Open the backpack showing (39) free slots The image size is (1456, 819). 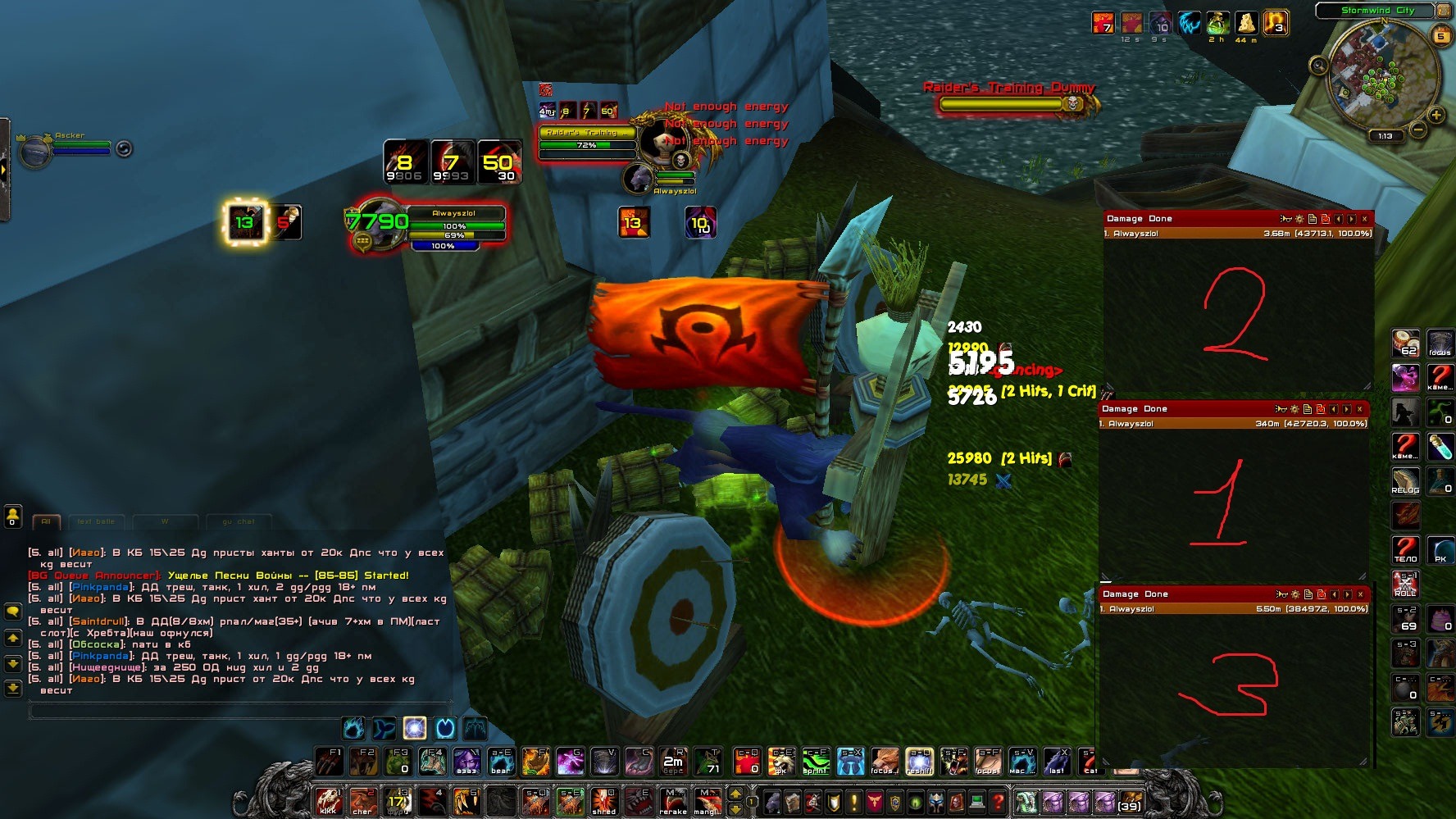tap(1130, 801)
